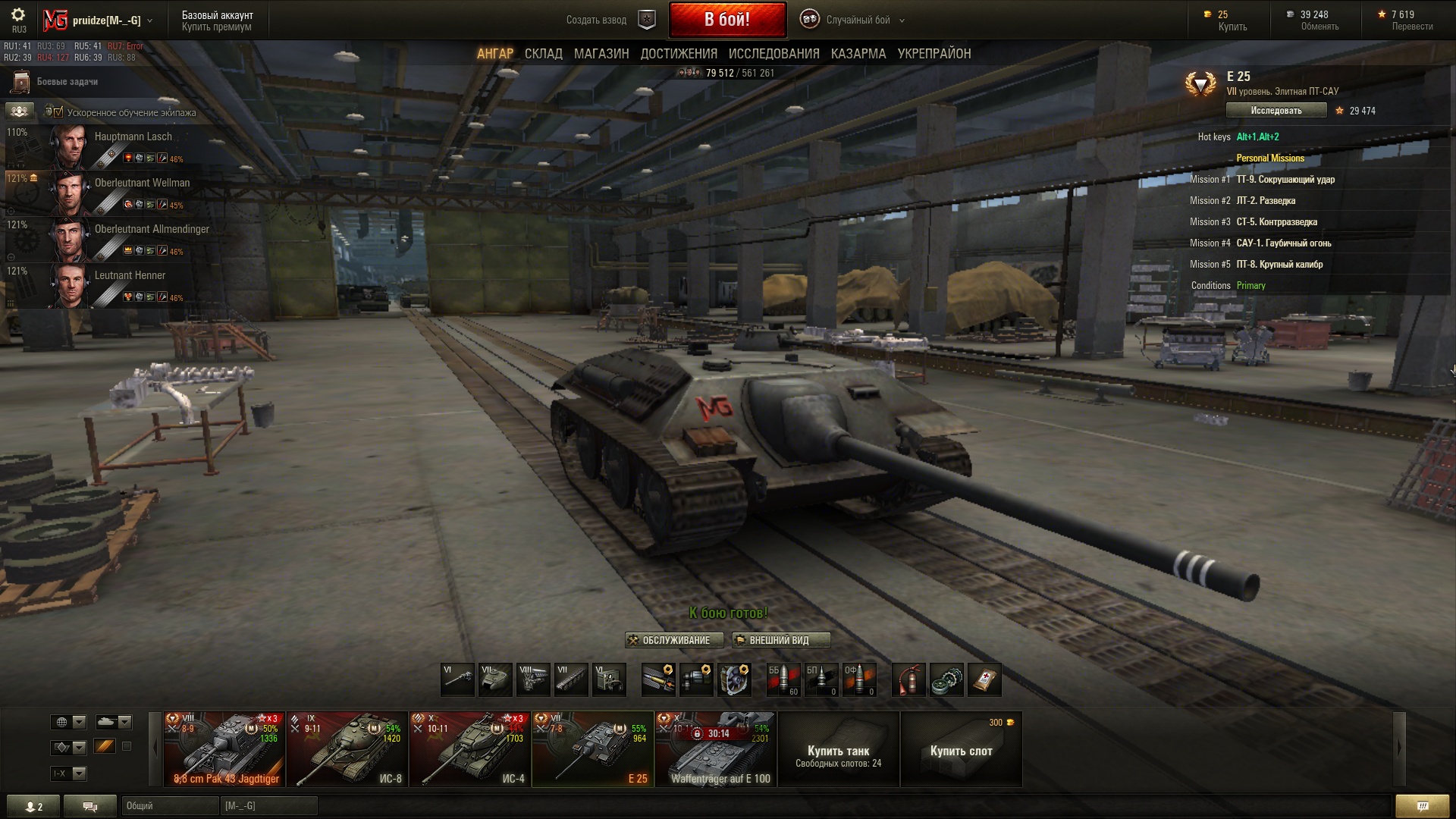Select the Waffenträger auf E 100 tank
This screenshot has height=819, width=1456.
pyautogui.click(x=716, y=749)
